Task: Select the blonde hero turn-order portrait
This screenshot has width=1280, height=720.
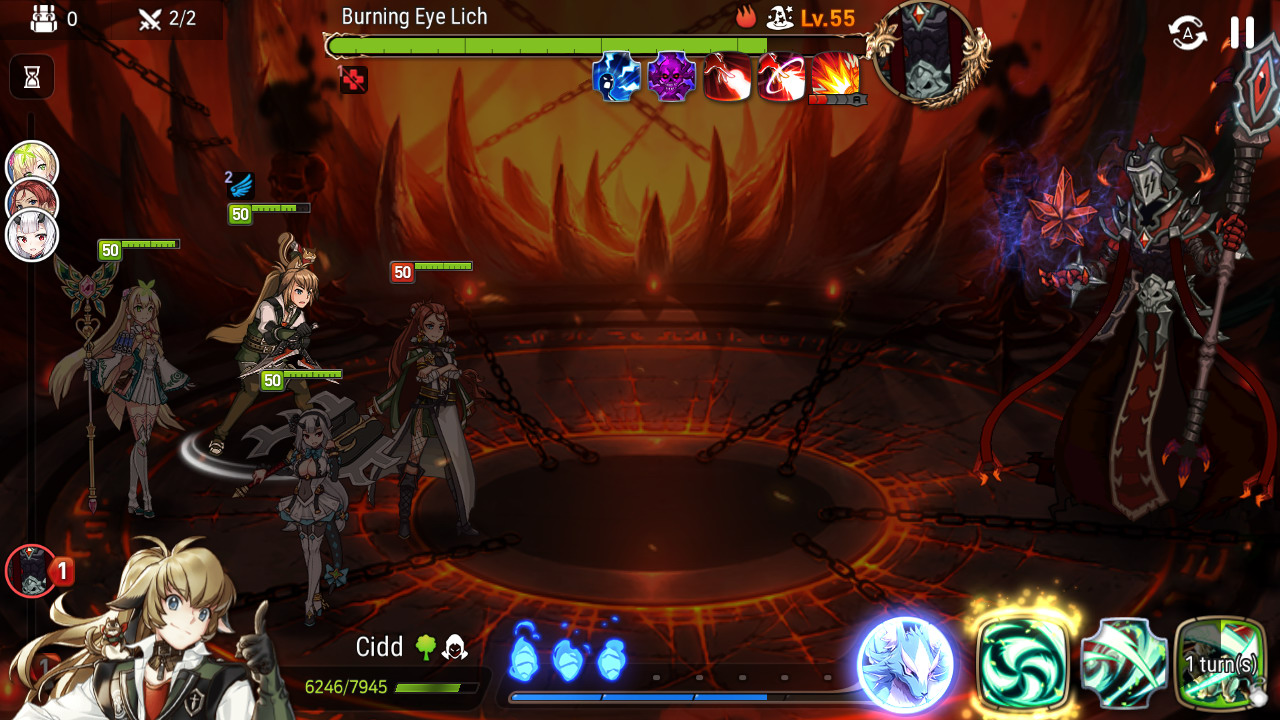Action: click(x=32, y=165)
